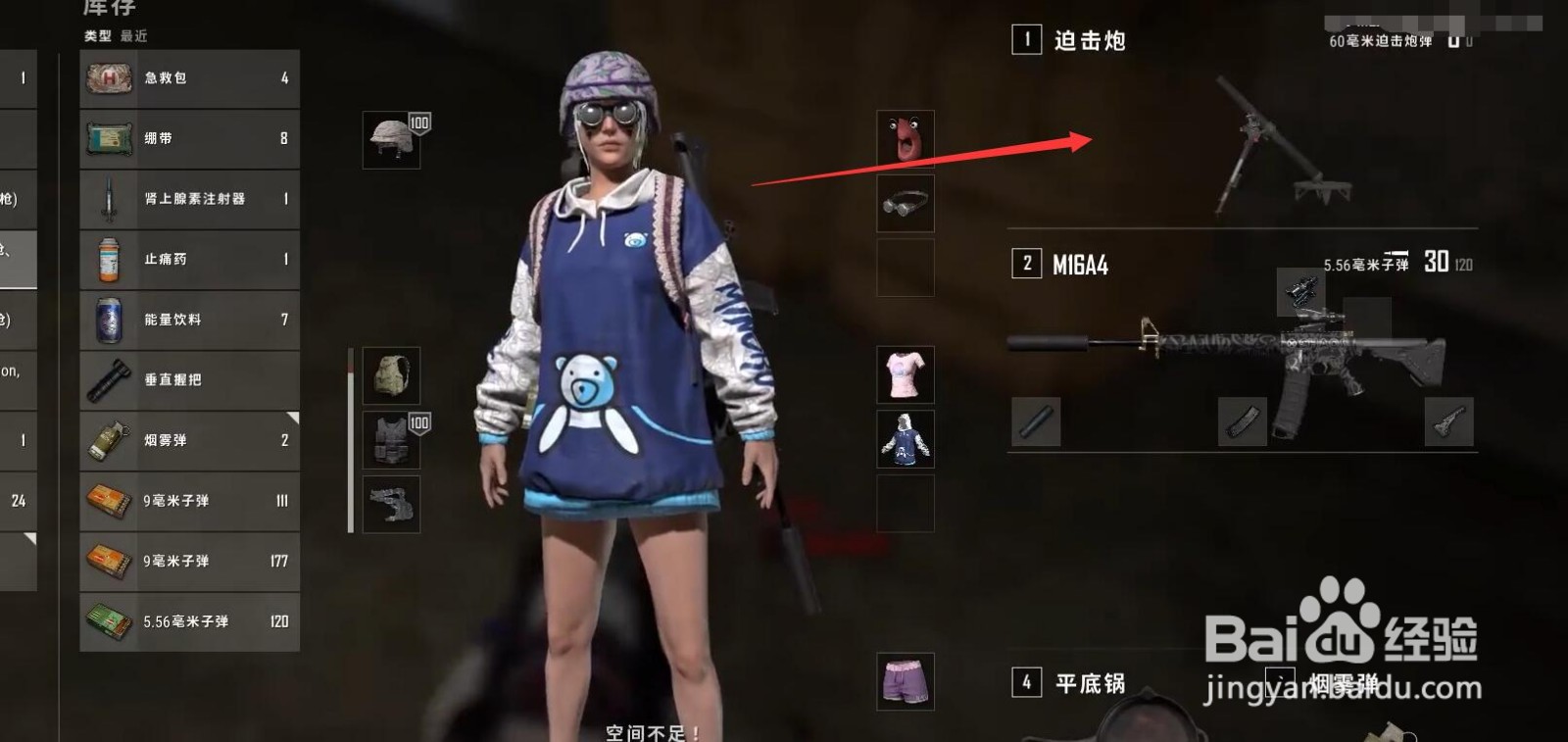Click the 绷带 bandage item icon
Screen dimensions: 1568x742
pyautogui.click(x=111, y=138)
